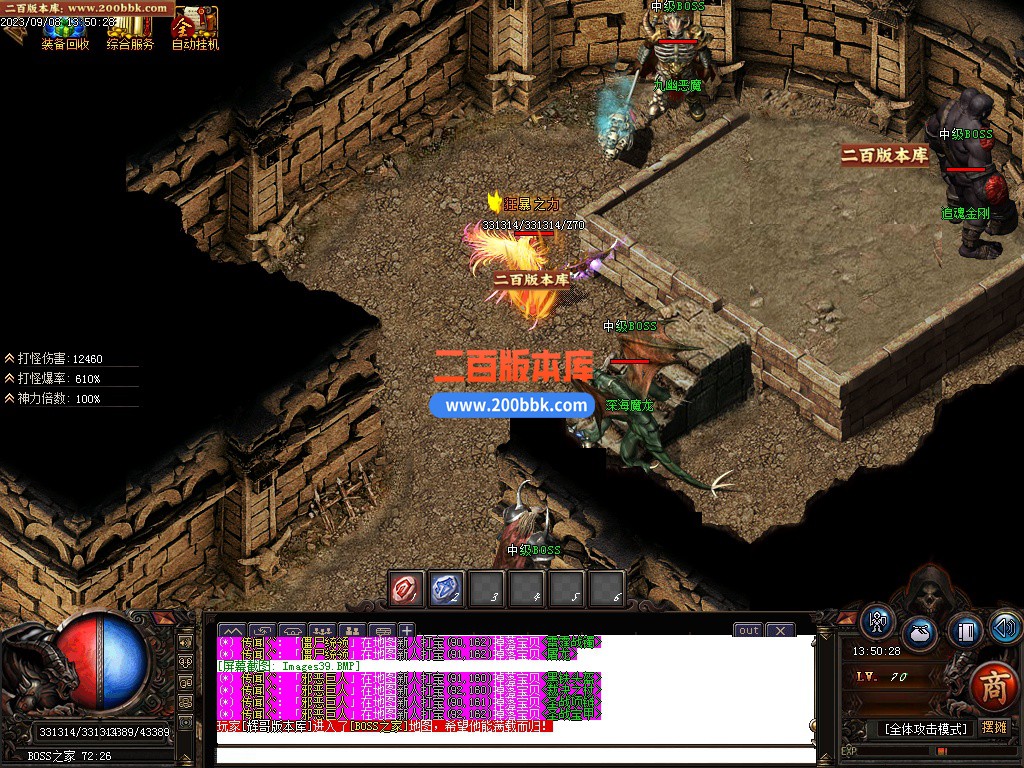Switch the 全体攻击模式 attack mode
This screenshot has width=1024, height=768.
924,729
